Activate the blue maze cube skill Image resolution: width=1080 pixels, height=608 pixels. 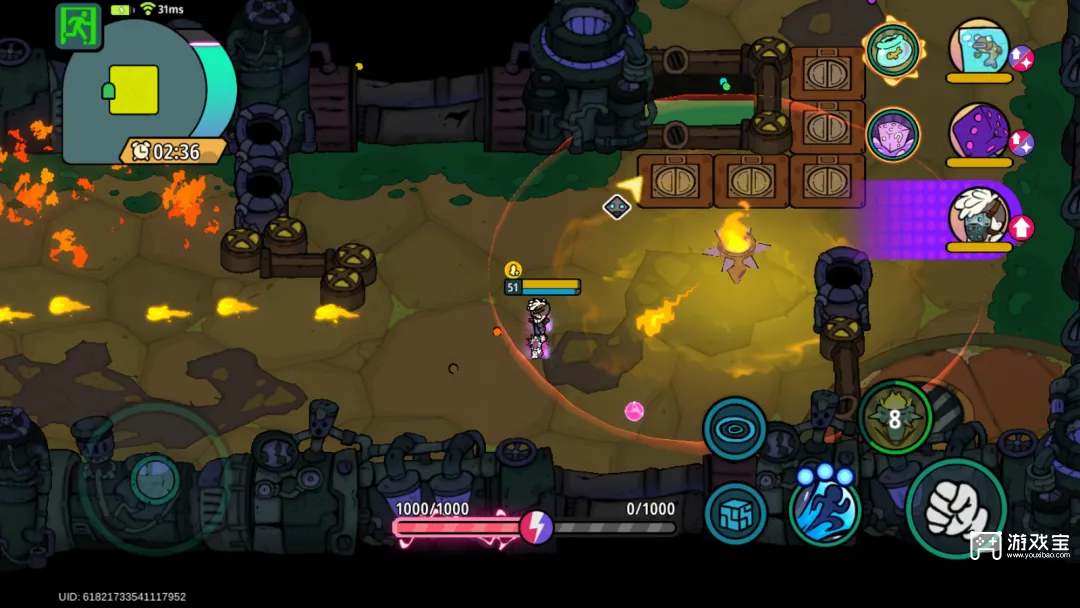[x=736, y=514]
